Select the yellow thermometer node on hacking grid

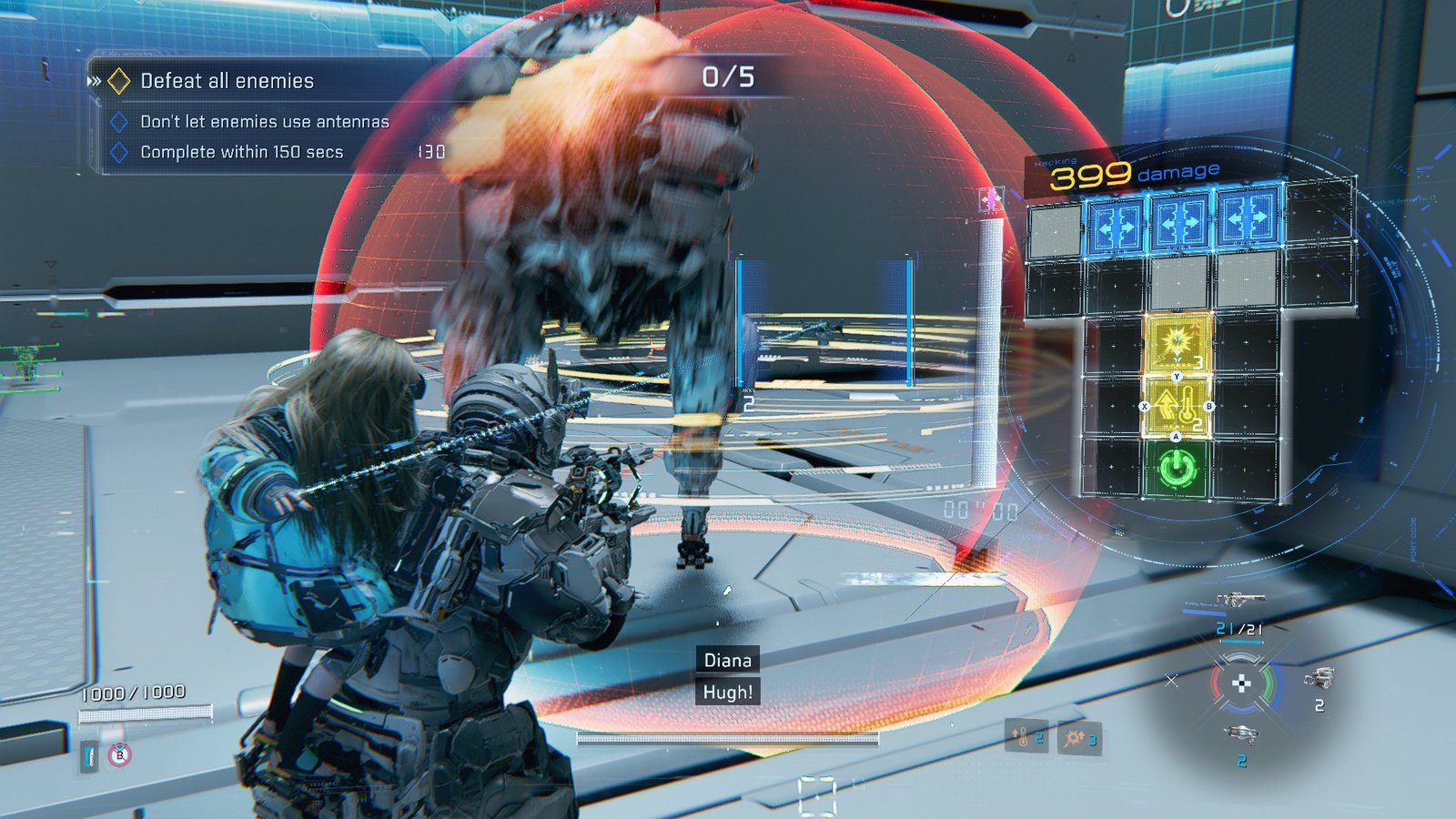pyautogui.click(x=1177, y=407)
